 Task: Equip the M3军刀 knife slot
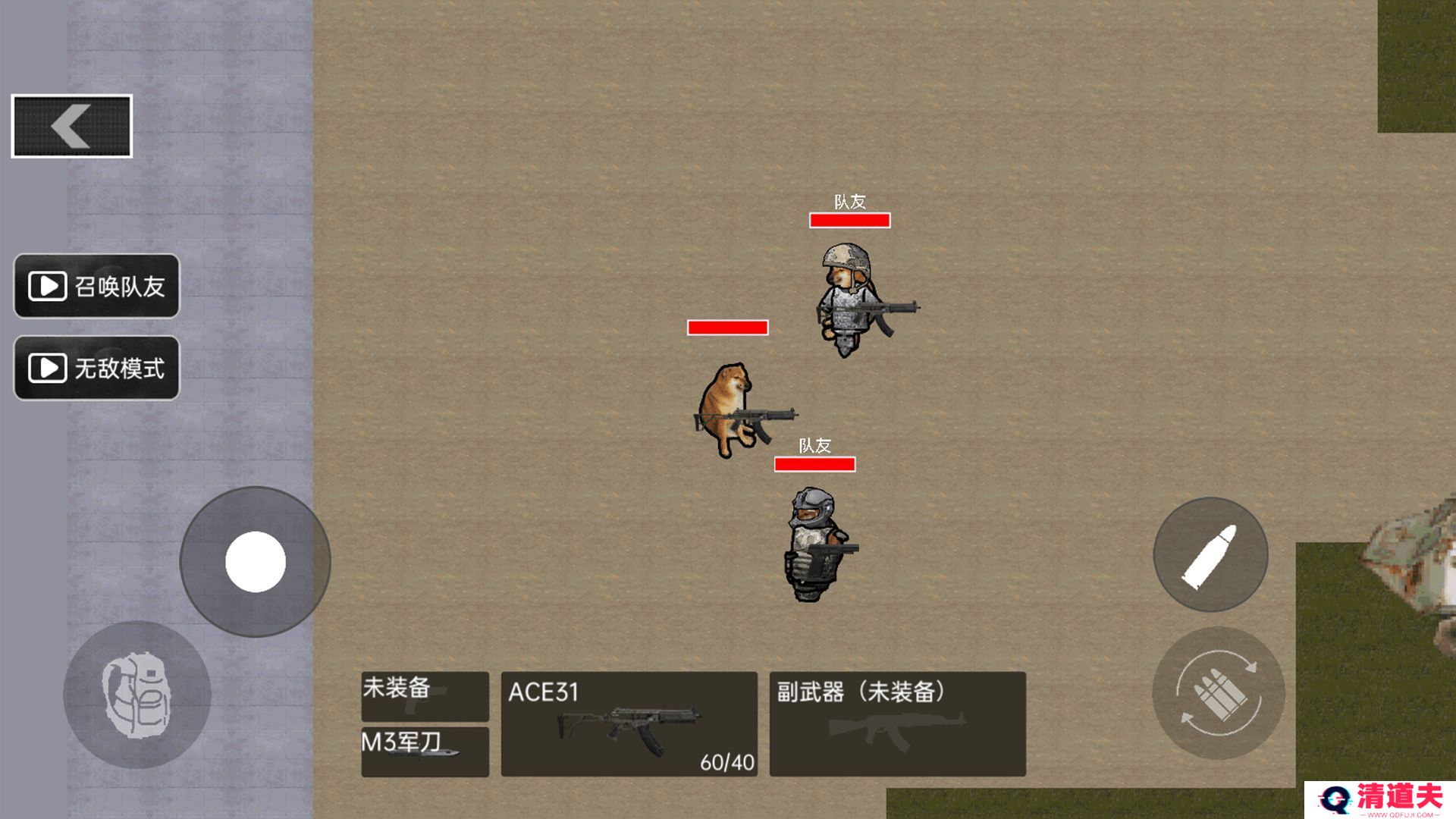click(x=425, y=751)
